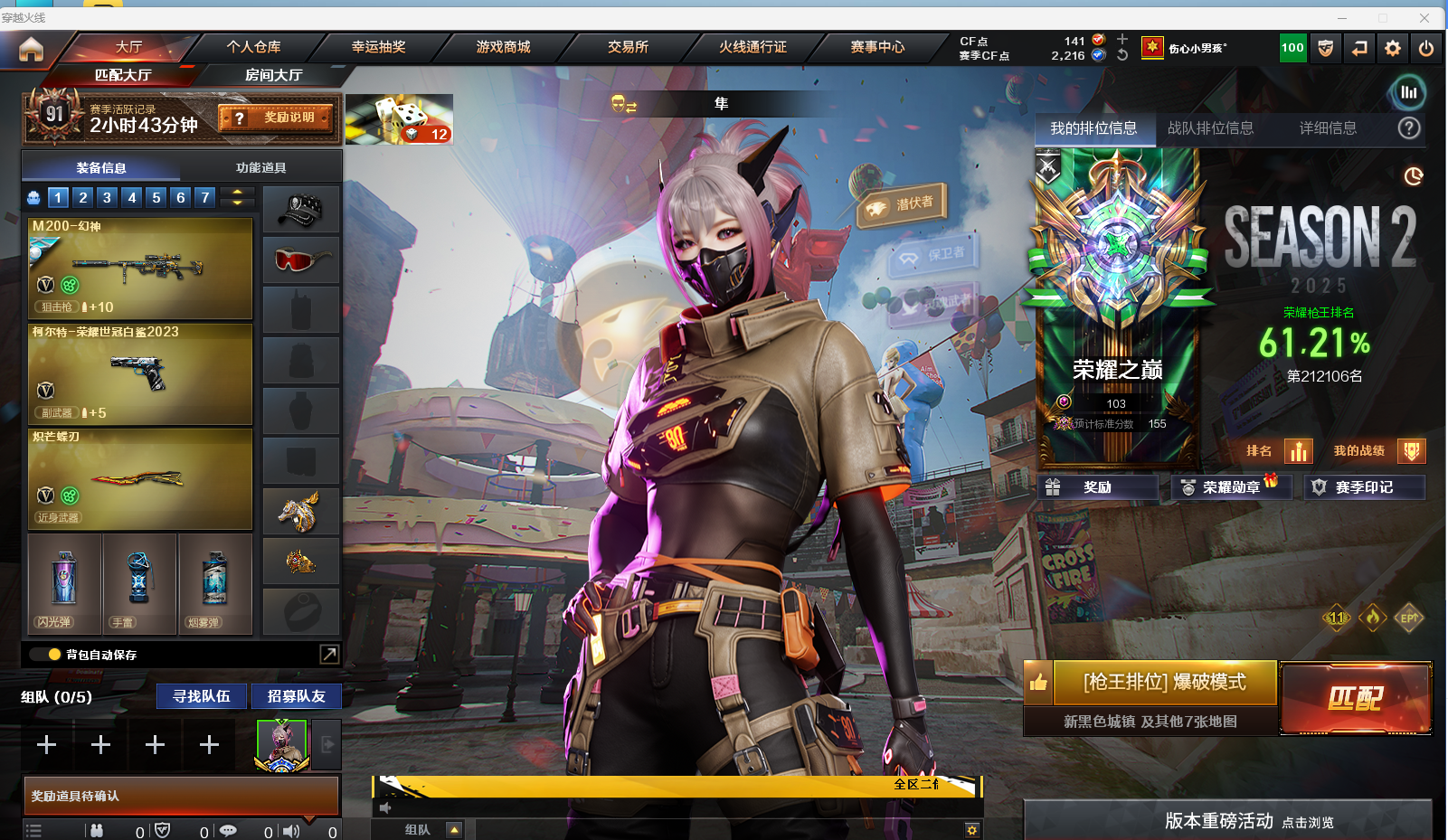Select the M200-幻神 sniper rifle slot
This screenshot has height=840, width=1448.
tap(140, 268)
